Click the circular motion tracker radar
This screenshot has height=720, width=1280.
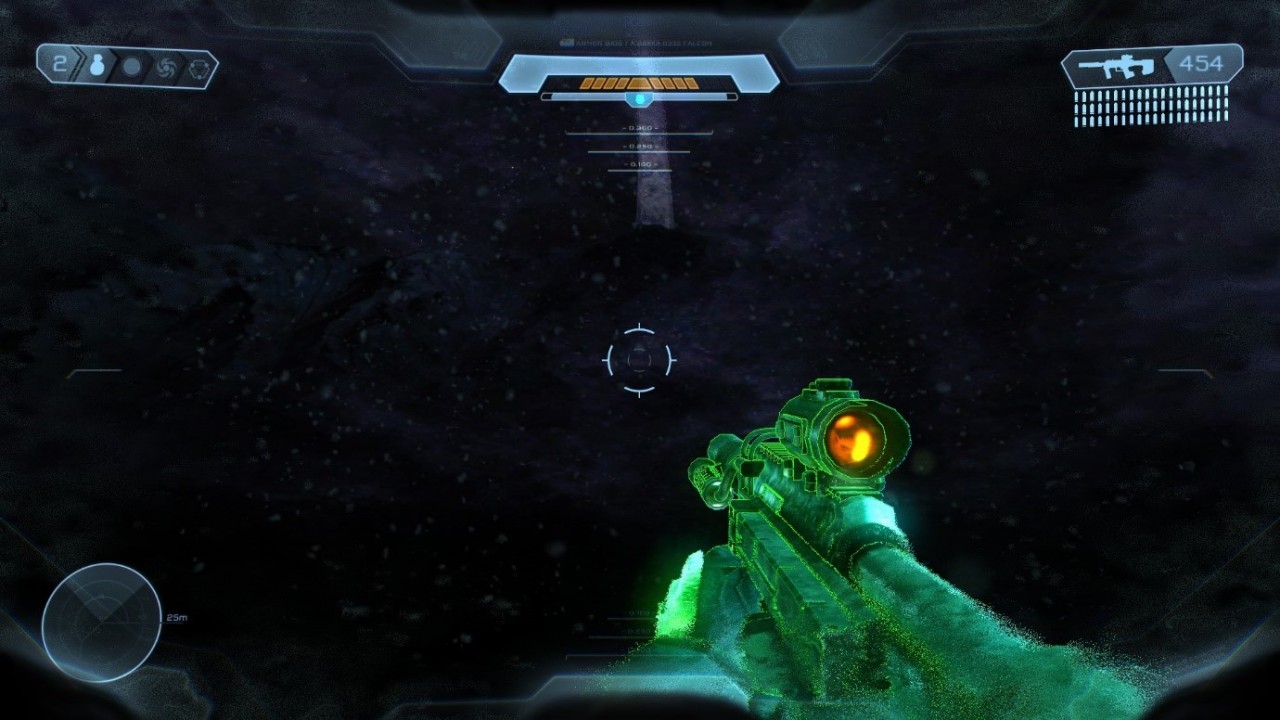point(101,623)
